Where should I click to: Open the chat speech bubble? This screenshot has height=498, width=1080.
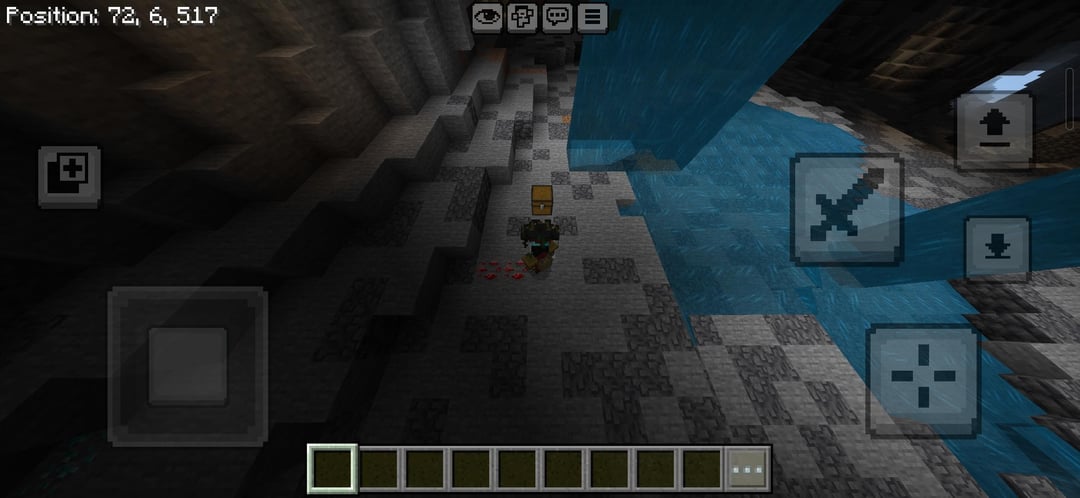[557, 16]
